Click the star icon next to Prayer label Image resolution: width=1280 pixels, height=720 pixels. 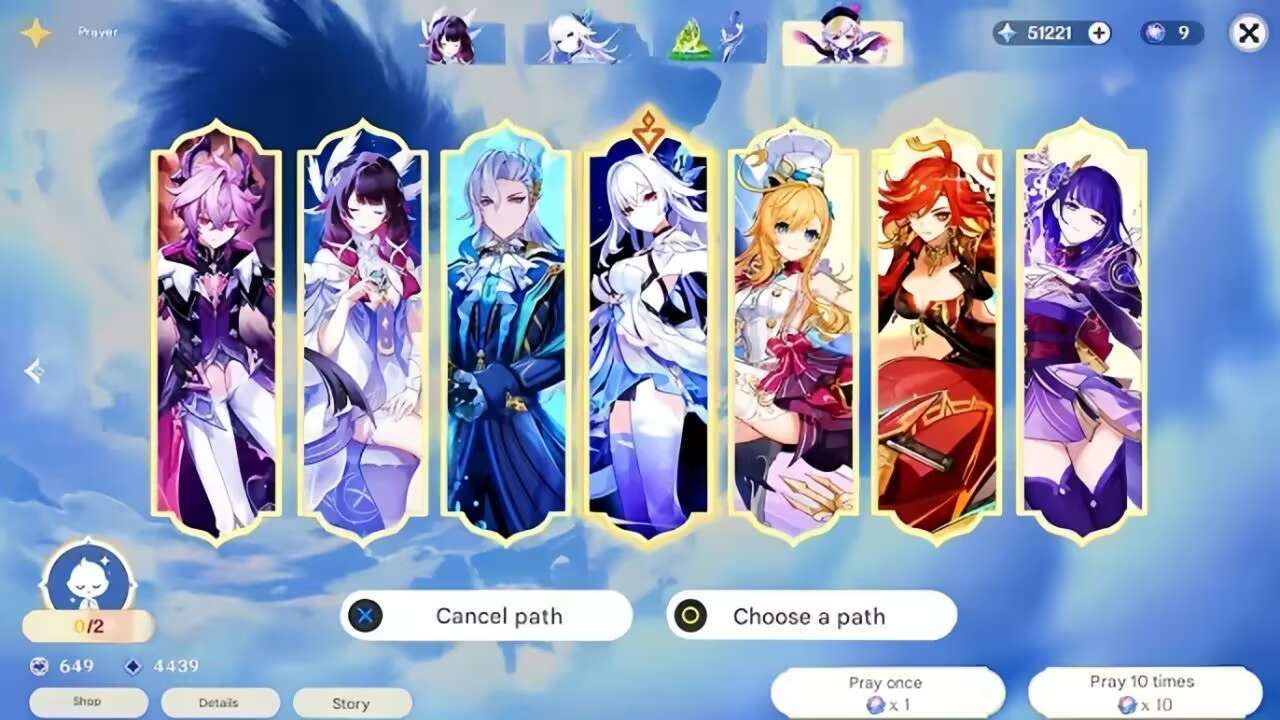tap(35, 30)
